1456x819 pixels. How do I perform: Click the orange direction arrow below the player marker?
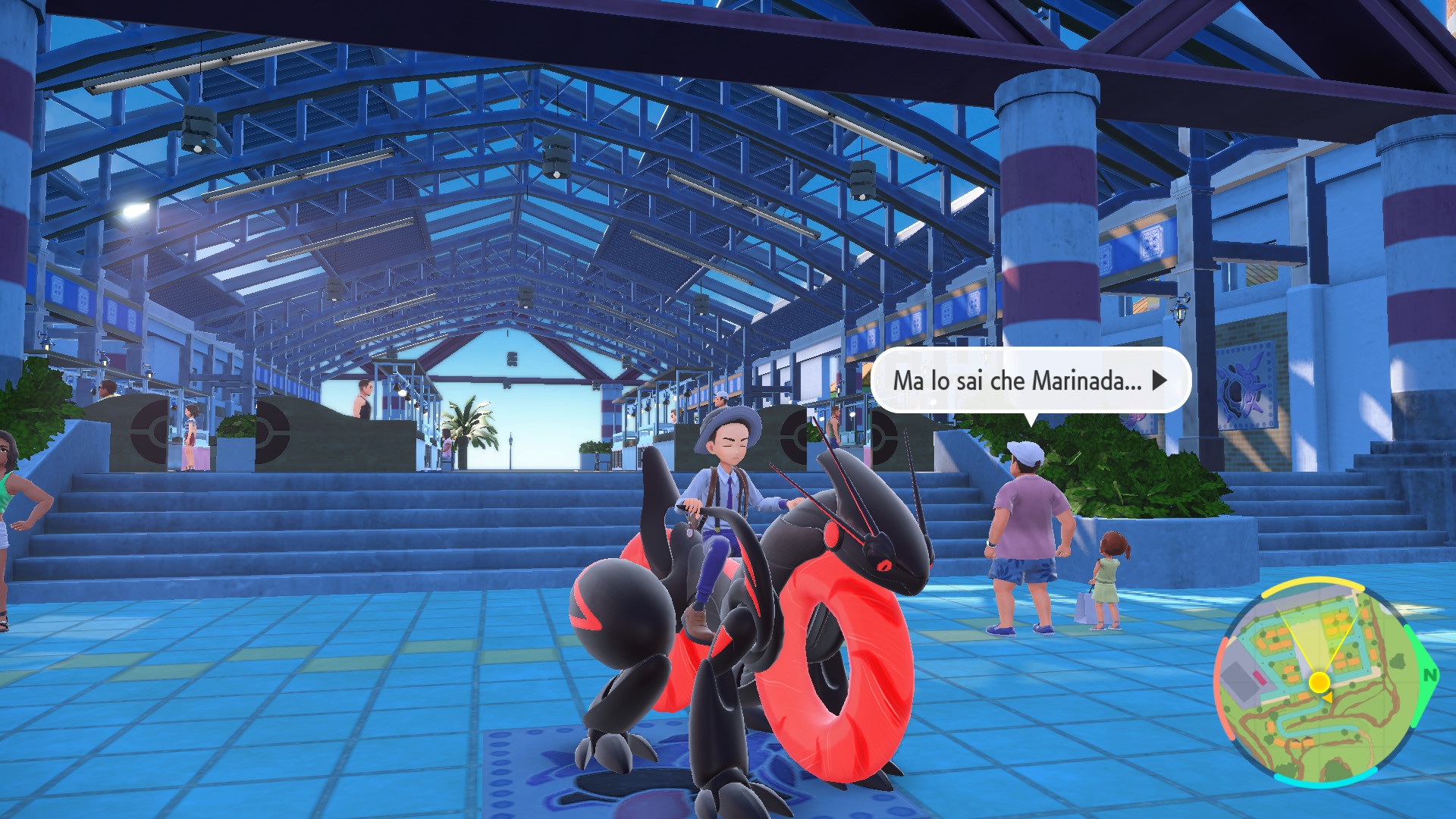(1327, 698)
